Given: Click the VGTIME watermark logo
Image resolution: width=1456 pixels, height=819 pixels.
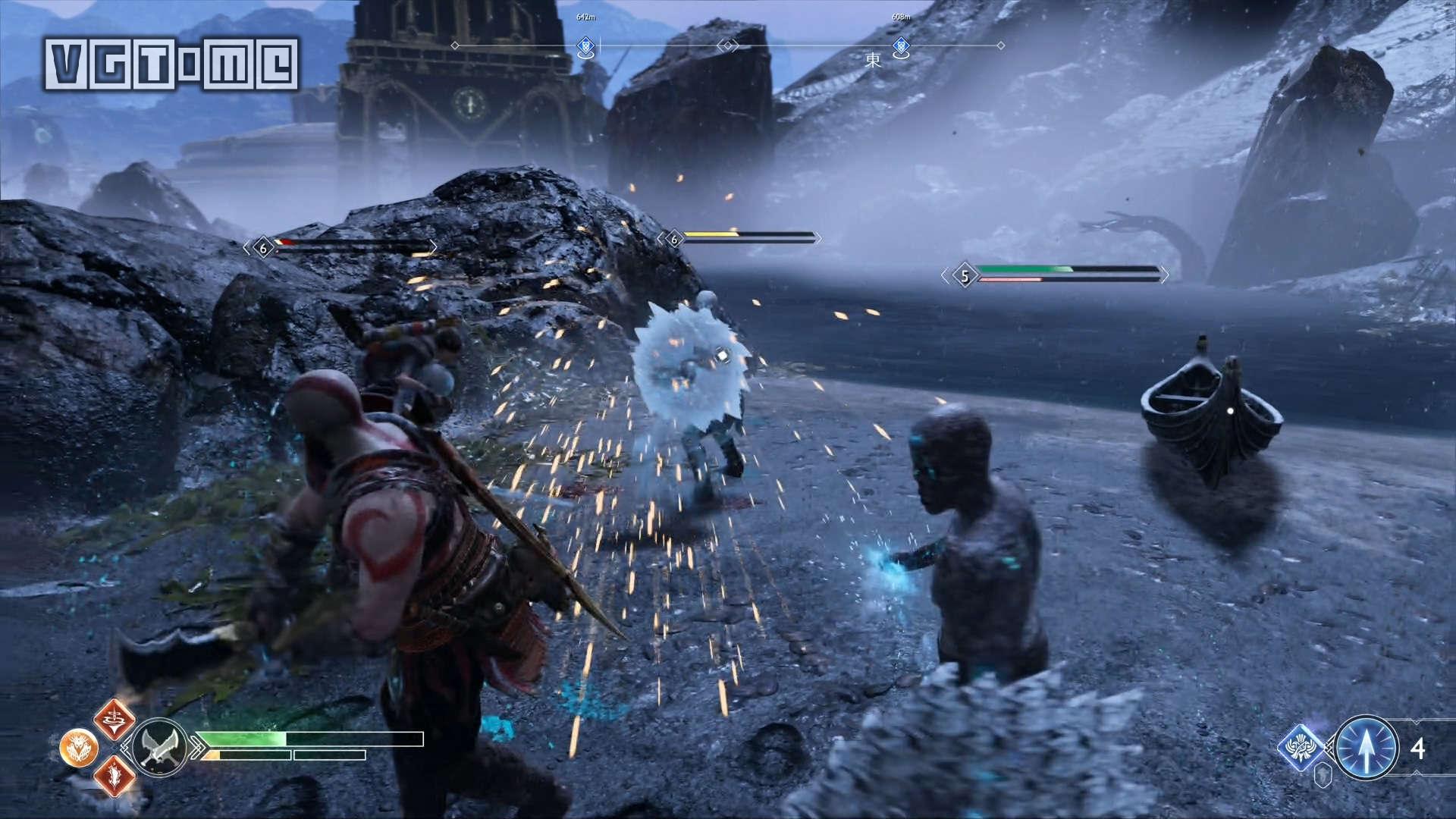Looking at the screenshot, I should pyautogui.click(x=171, y=63).
